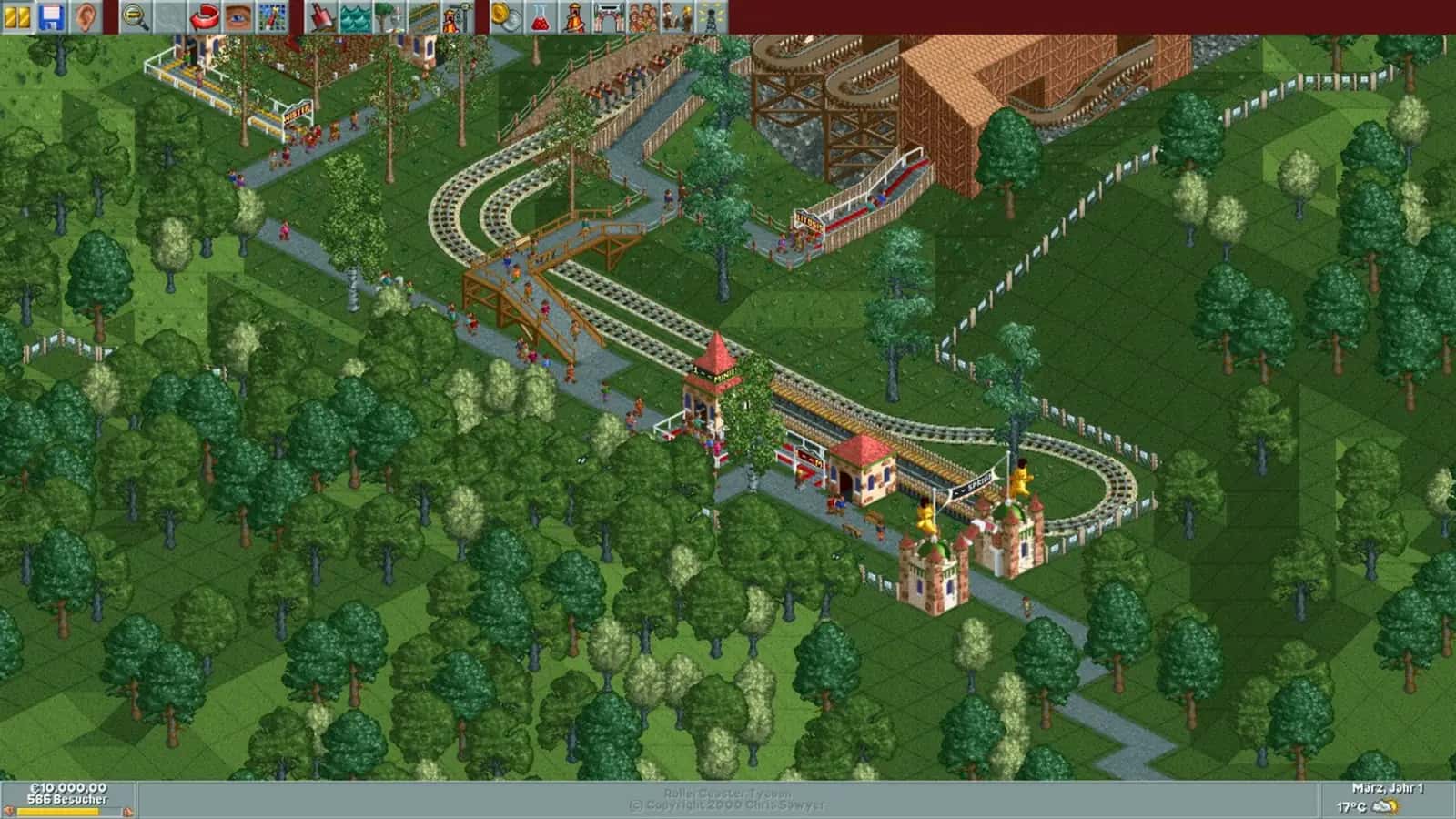Open the disk and game options menu
This screenshot has height=819, width=1456.
[52, 15]
